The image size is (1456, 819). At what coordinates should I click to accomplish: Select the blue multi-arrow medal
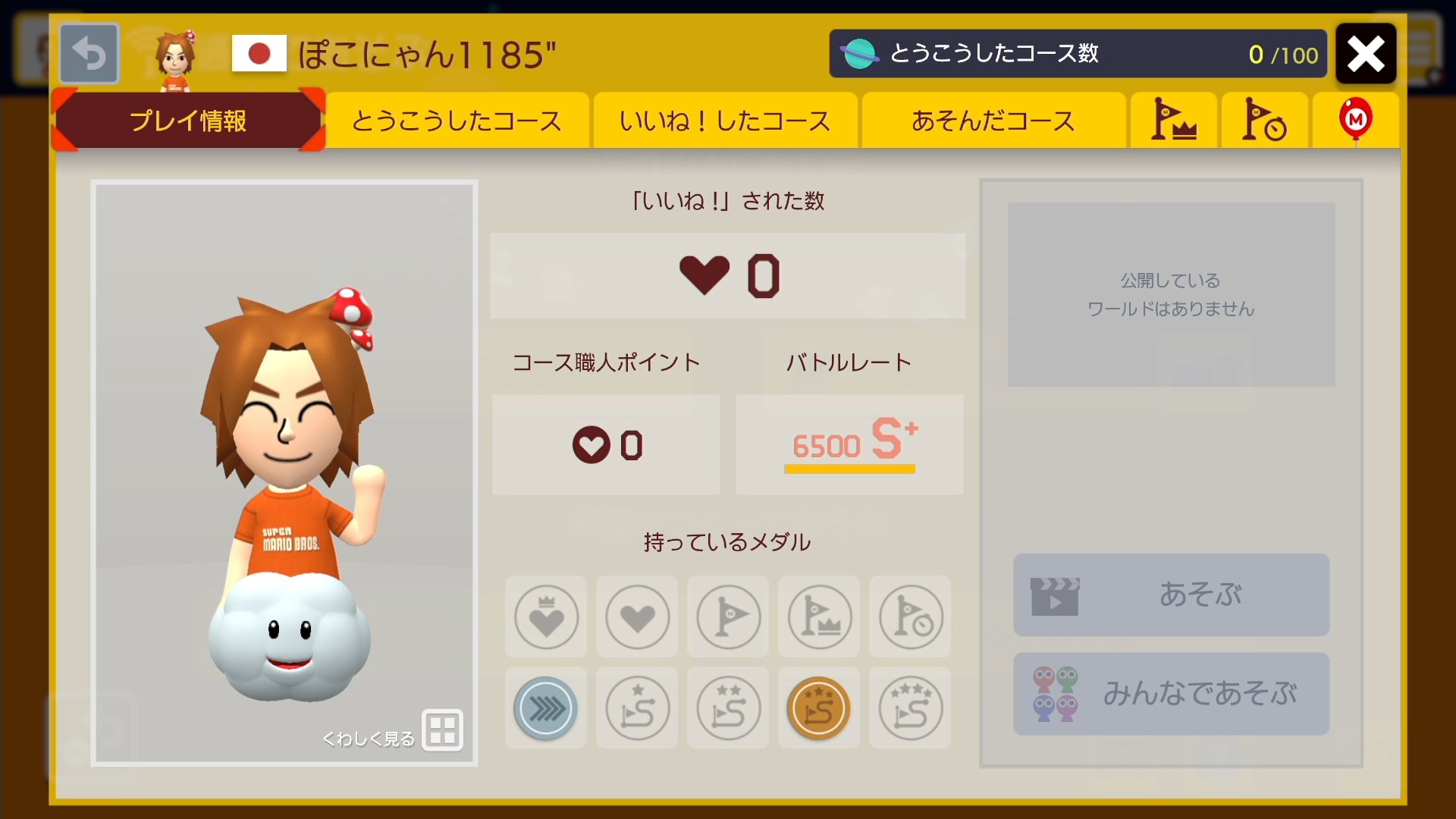click(545, 708)
